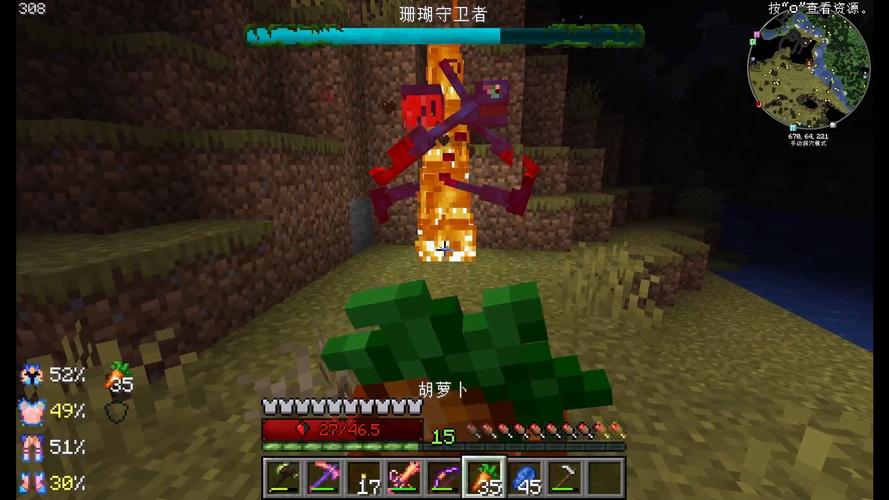Choose the purple pickaxe hotbar slot
This screenshot has height=500, width=889.
(323, 477)
